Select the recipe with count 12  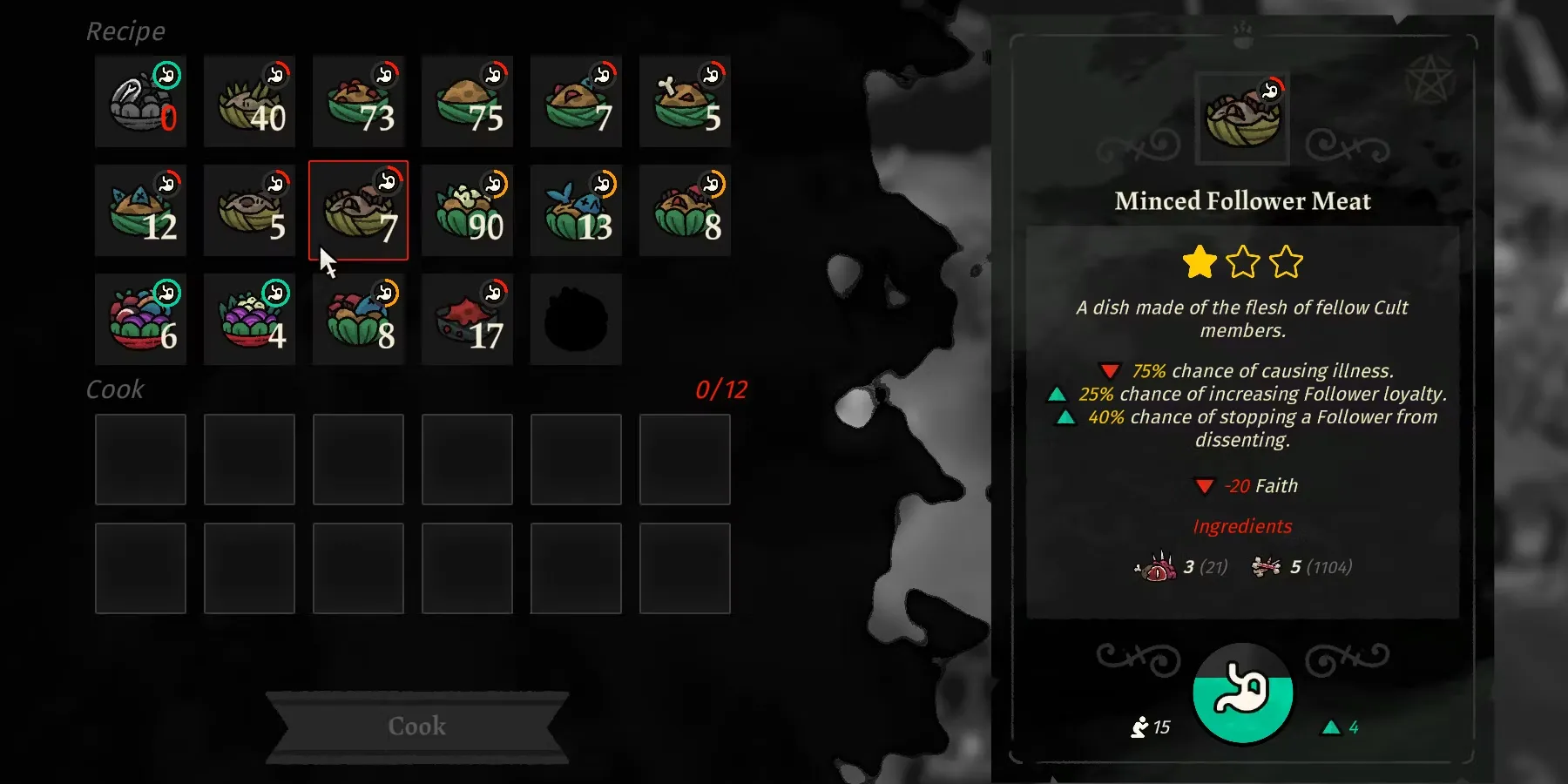click(x=140, y=211)
